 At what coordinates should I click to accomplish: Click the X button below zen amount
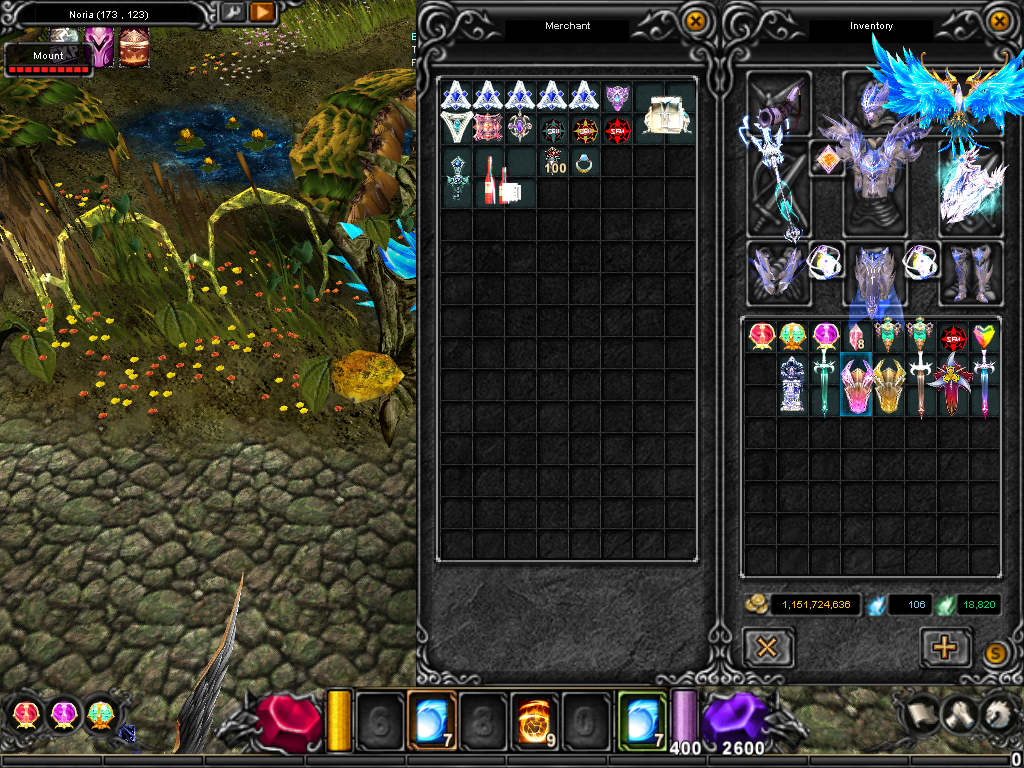(x=768, y=647)
